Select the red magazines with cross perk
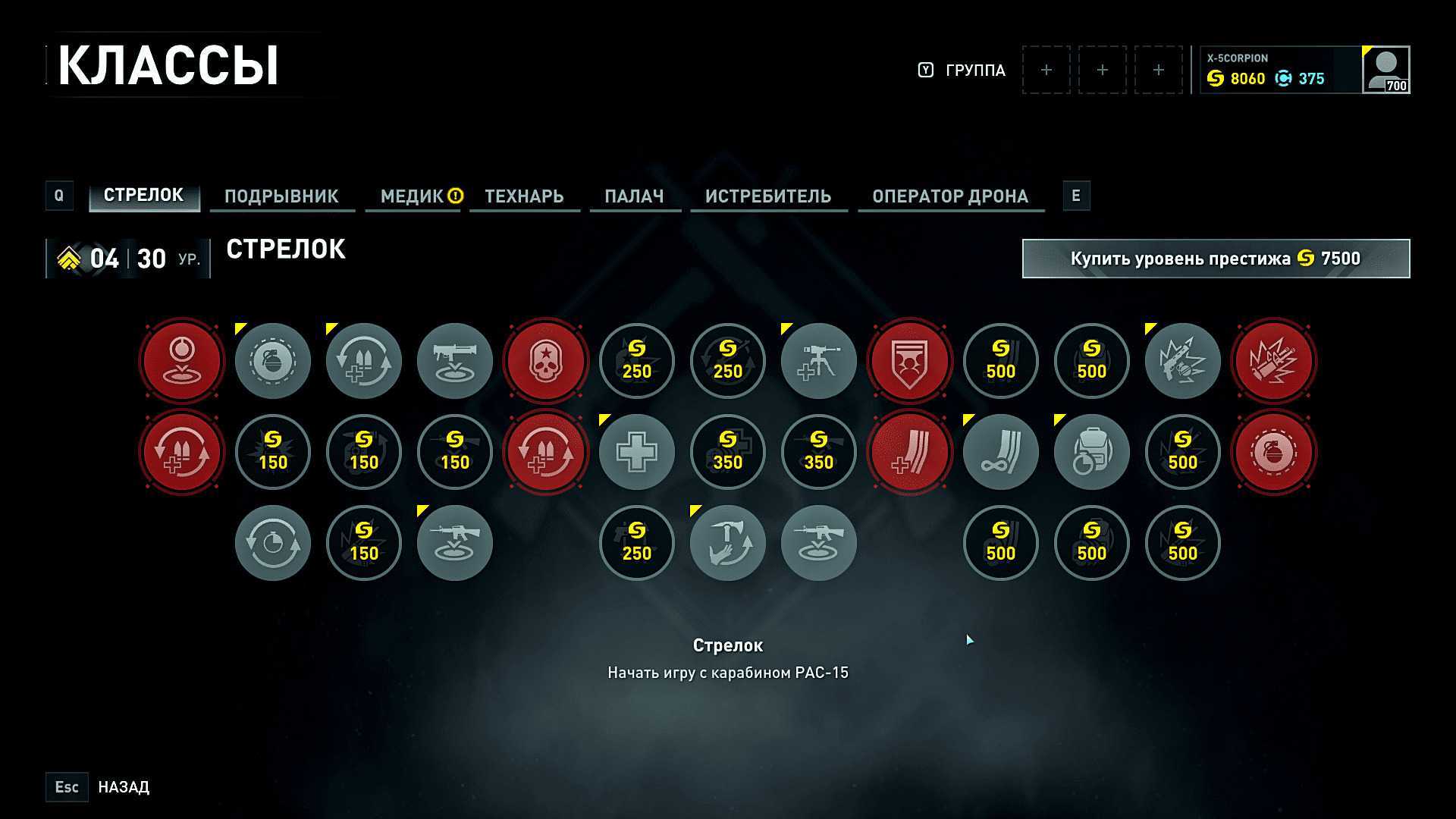The width and height of the screenshot is (1456, 819). (x=909, y=452)
